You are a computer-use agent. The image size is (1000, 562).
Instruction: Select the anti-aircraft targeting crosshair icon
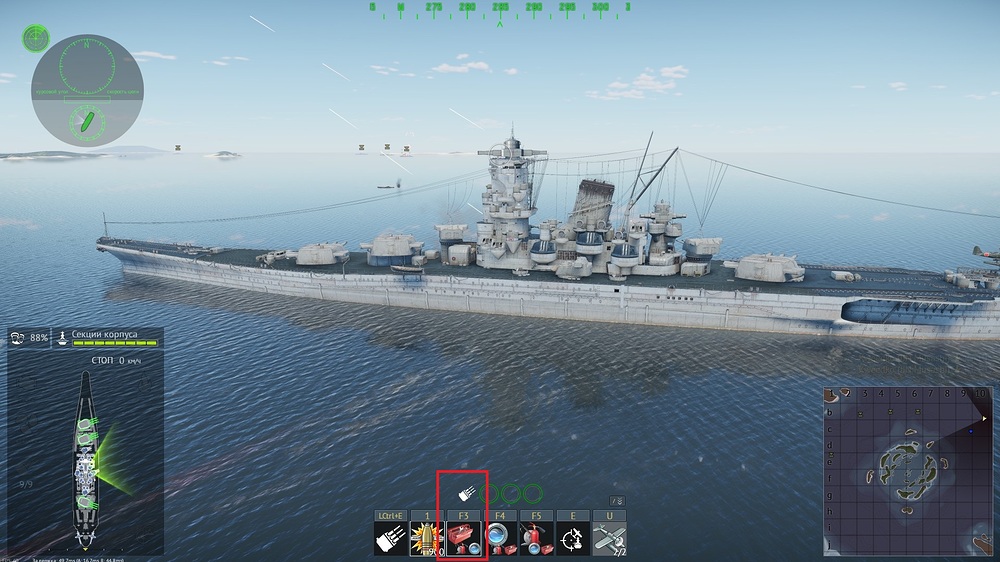point(573,539)
